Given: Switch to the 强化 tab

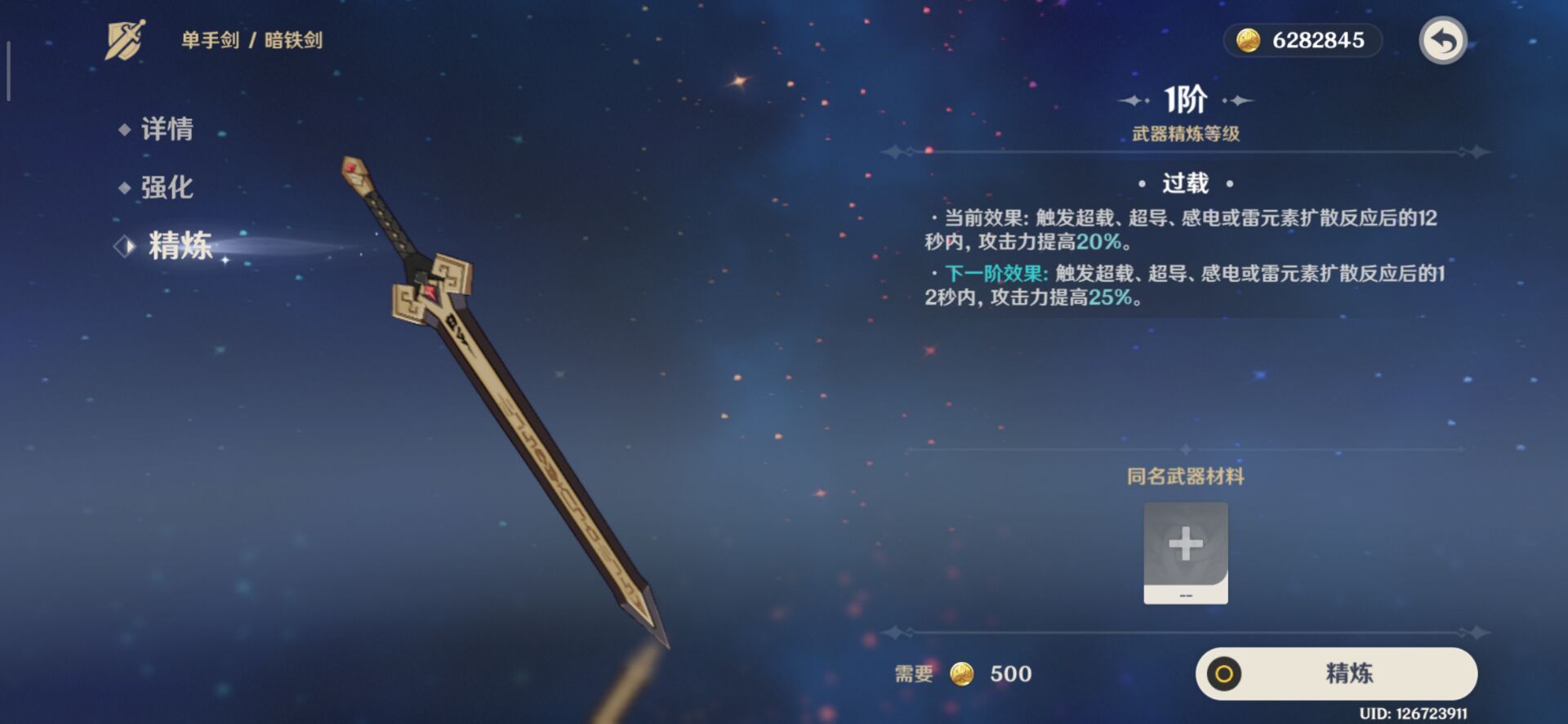Looking at the screenshot, I should 168,187.
